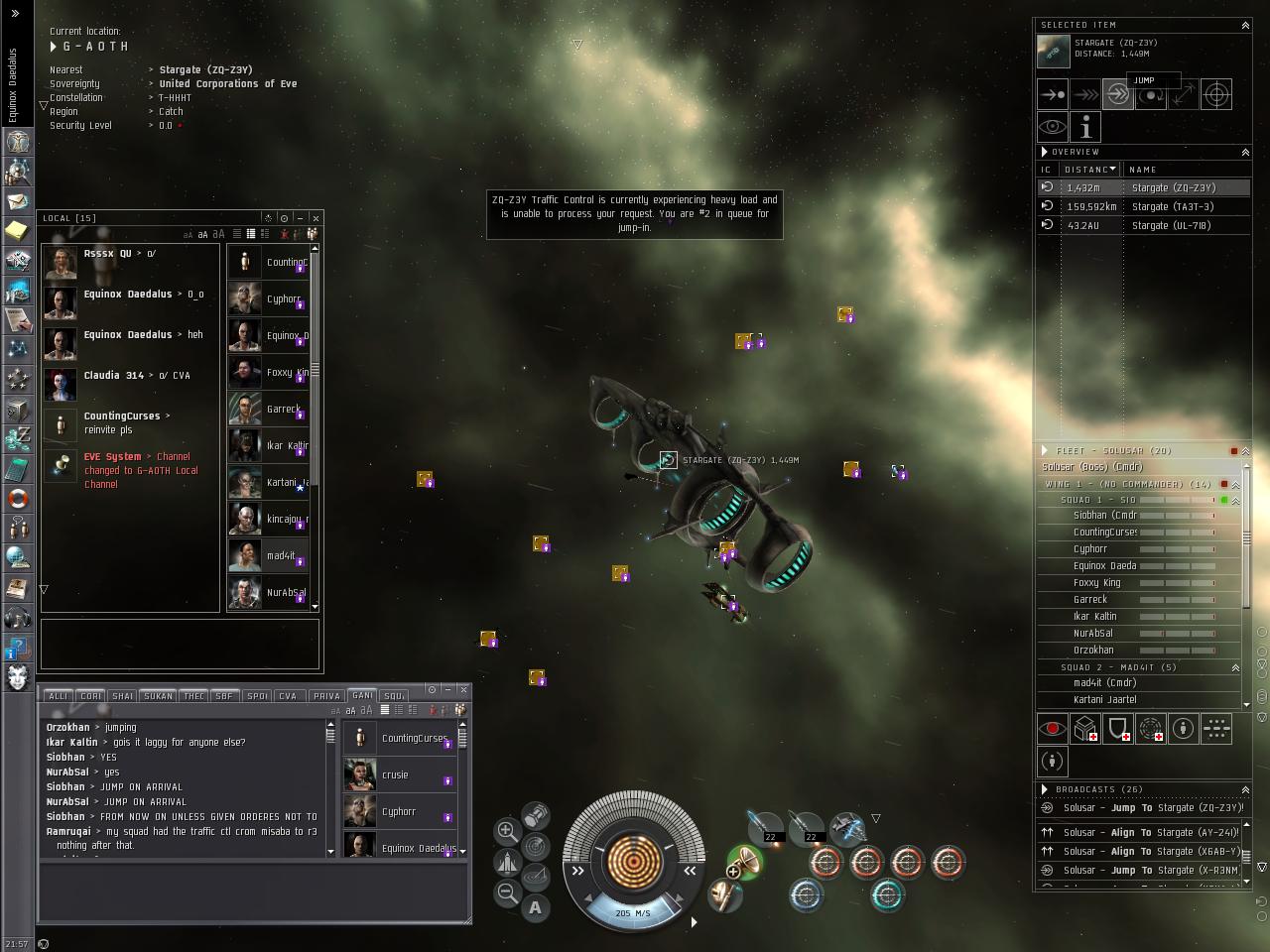The image size is (1270, 952).
Task: Switch to the CORP chat tab
Action: (91, 696)
